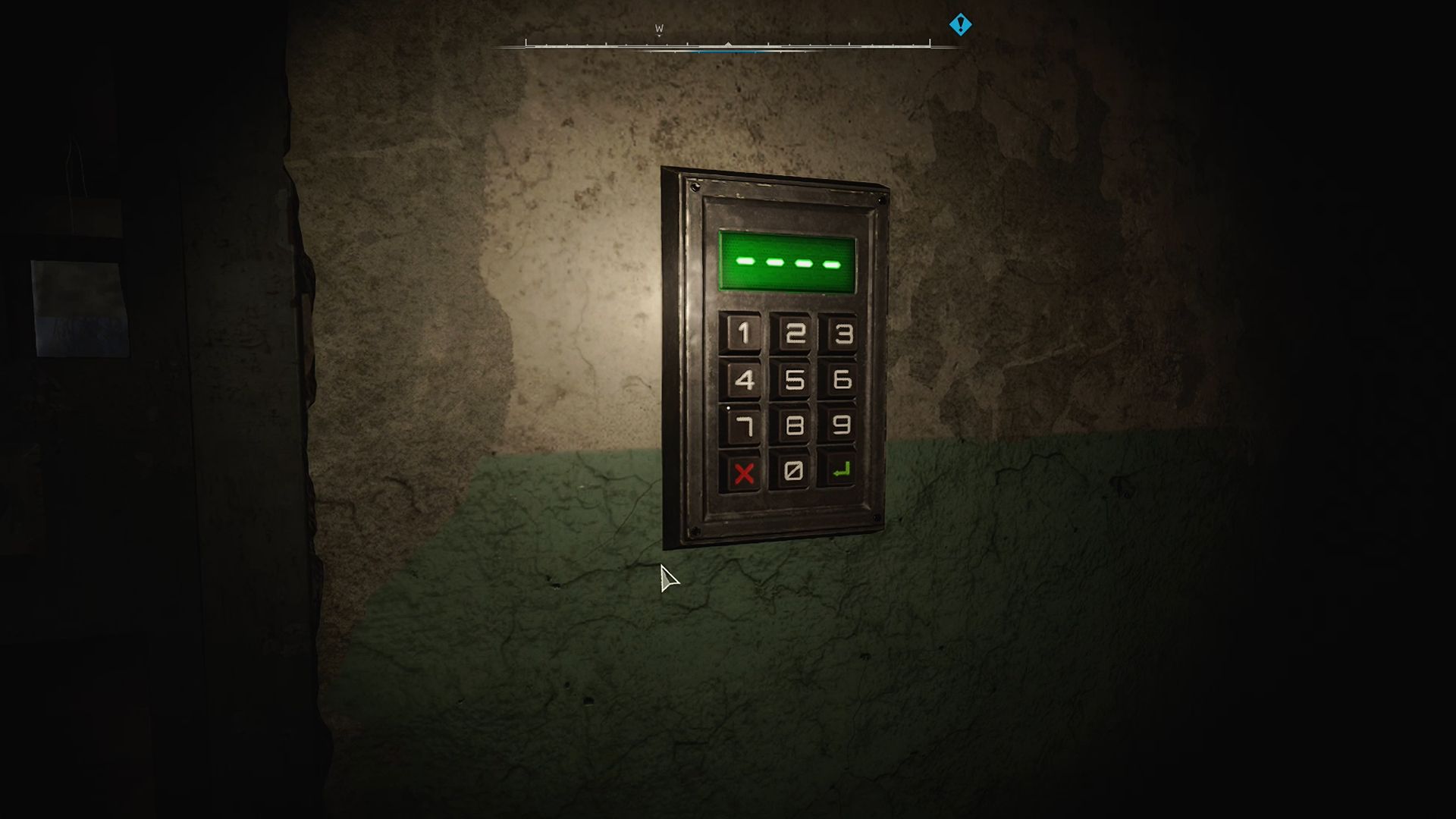Tap the 0 key on the keypad

click(x=792, y=472)
